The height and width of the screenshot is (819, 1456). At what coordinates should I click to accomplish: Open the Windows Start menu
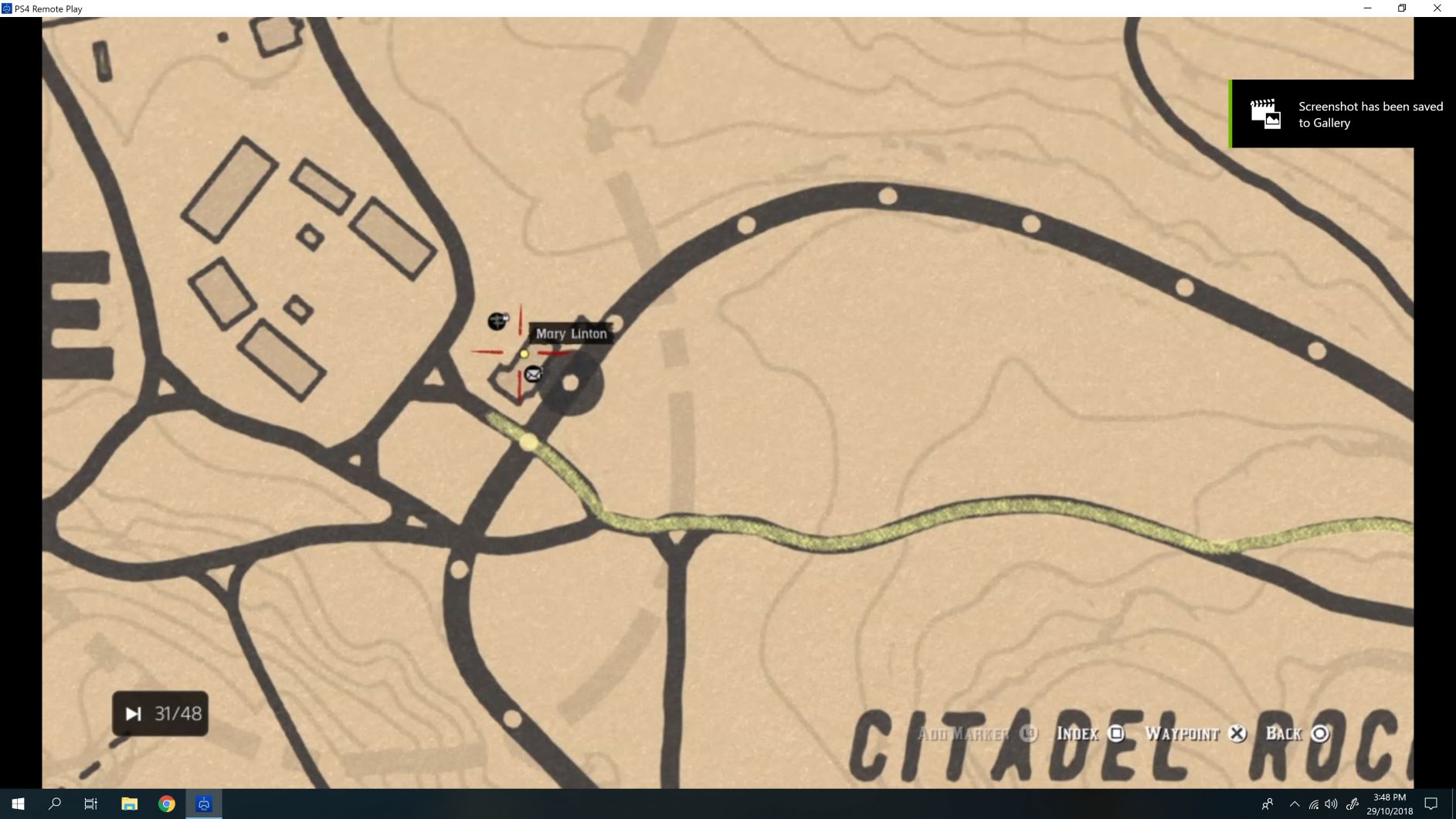coord(18,804)
